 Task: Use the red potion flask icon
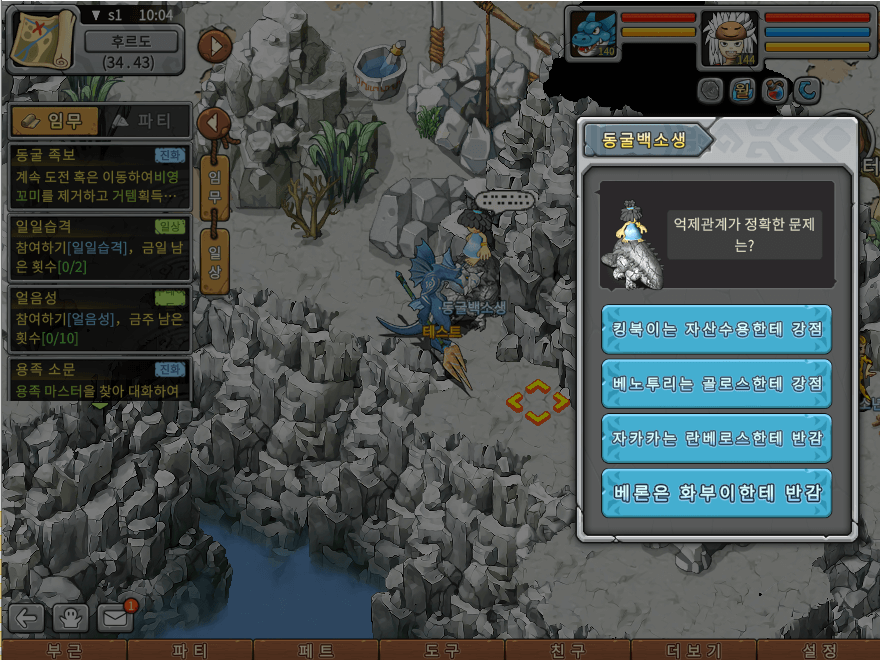773,91
